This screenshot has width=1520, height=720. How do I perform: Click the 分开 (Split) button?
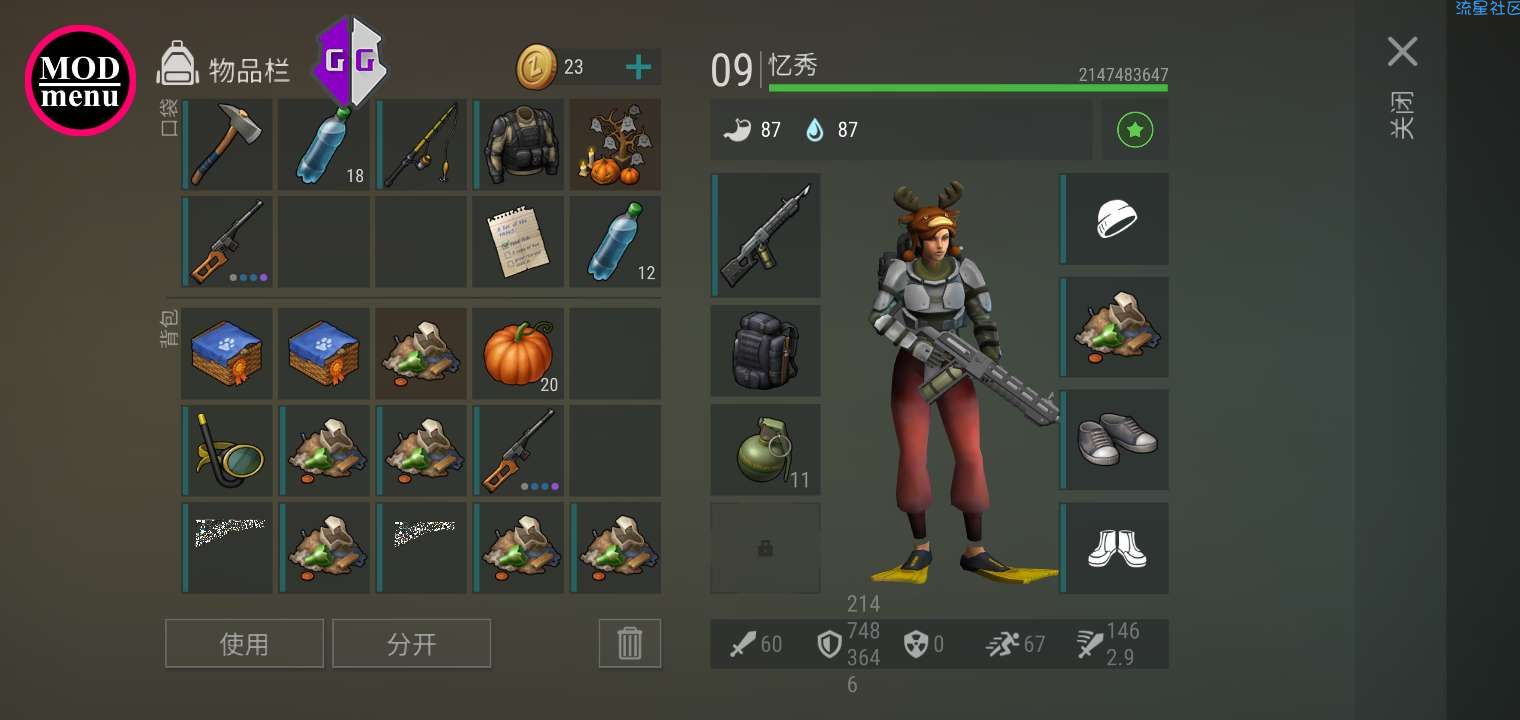pyautogui.click(x=411, y=643)
